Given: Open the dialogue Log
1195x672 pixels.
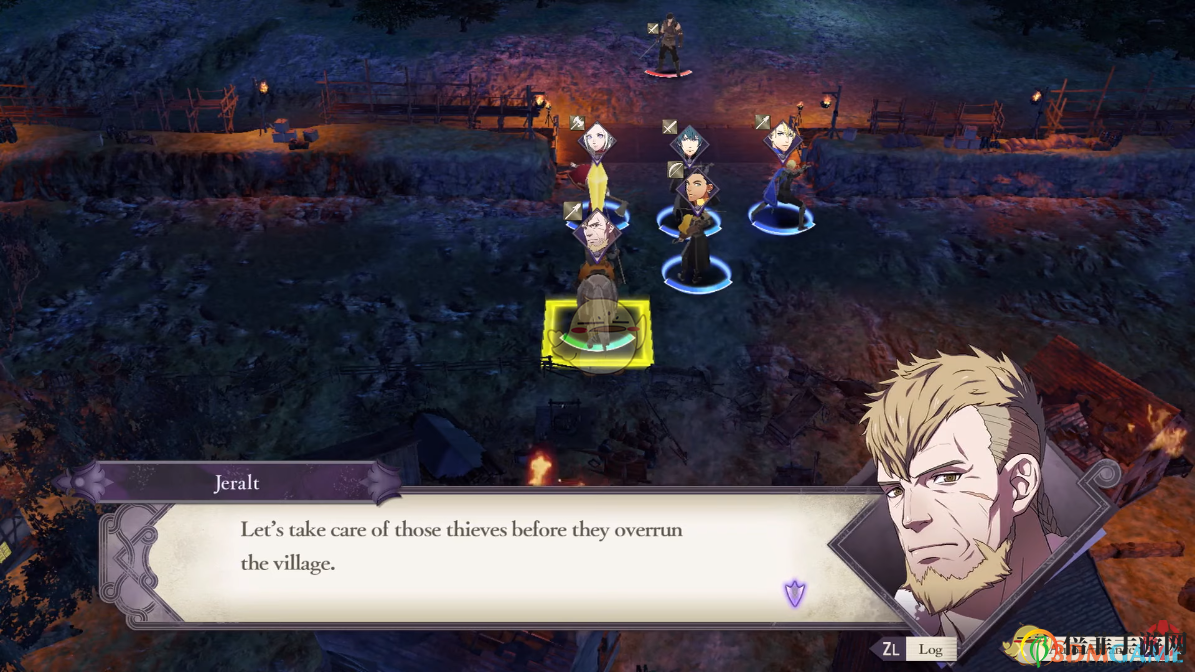Looking at the screenshot, I should coord(930,649).
